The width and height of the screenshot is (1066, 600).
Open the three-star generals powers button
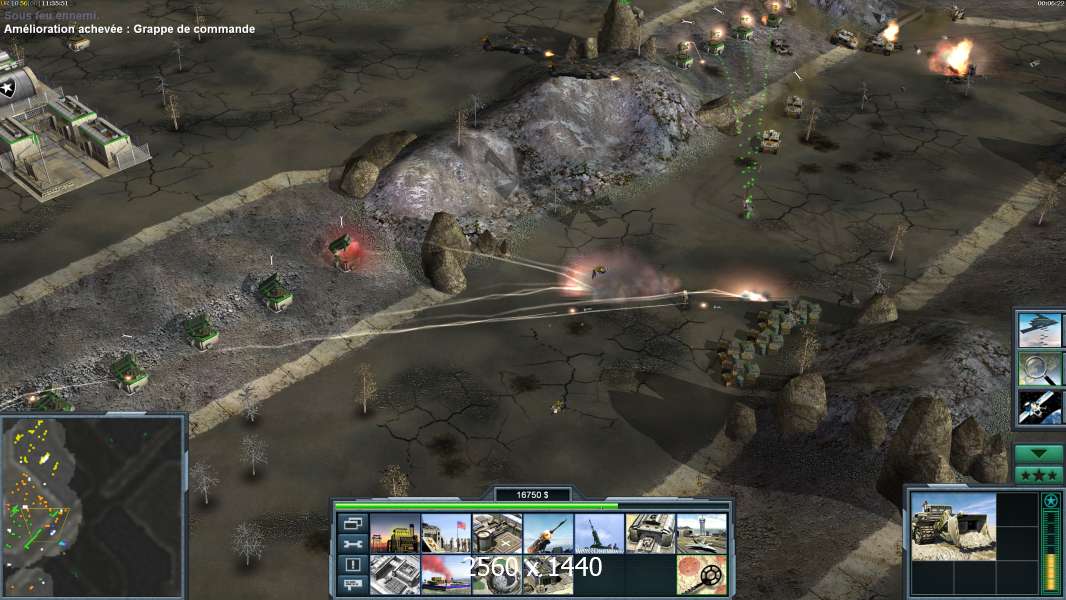click(x=1039, y=475)
